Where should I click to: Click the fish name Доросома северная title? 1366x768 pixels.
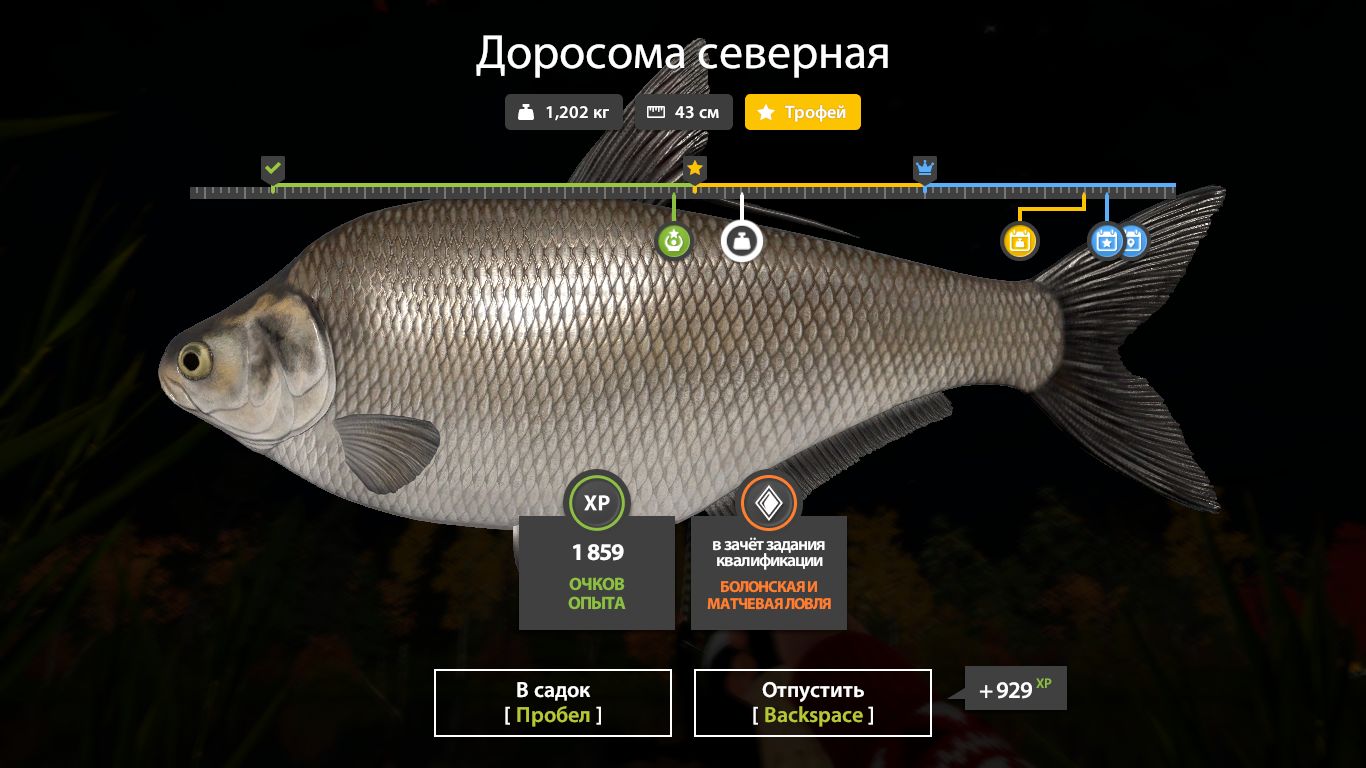(683, 54)
